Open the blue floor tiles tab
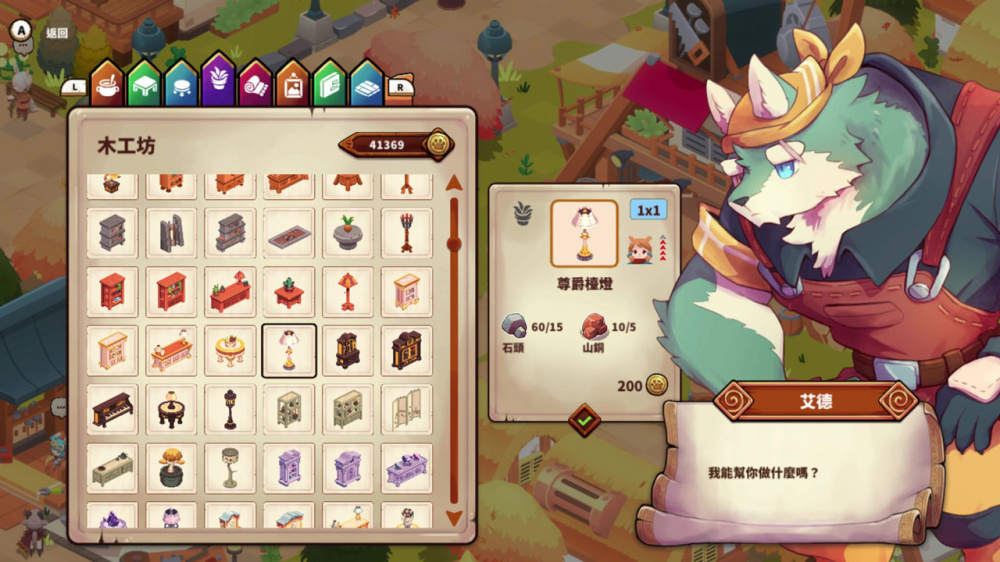The width and height of the screenshot is (1000, 562). (x=366, y=83)
